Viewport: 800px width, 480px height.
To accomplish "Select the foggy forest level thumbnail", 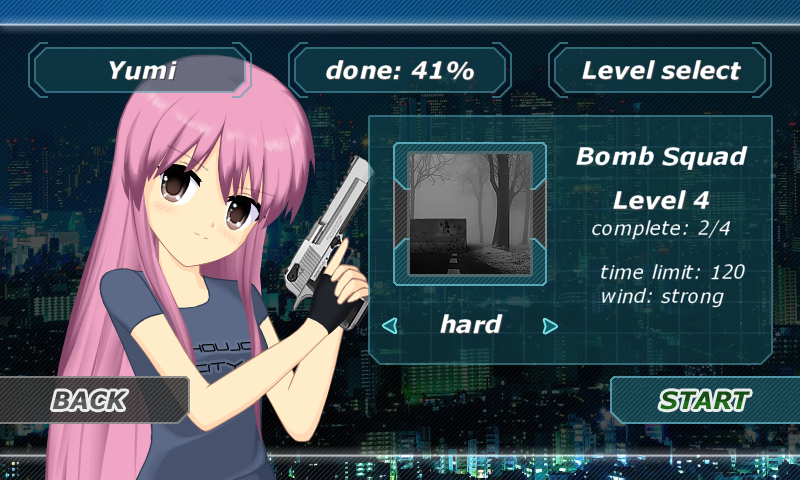I will [470, 213].
